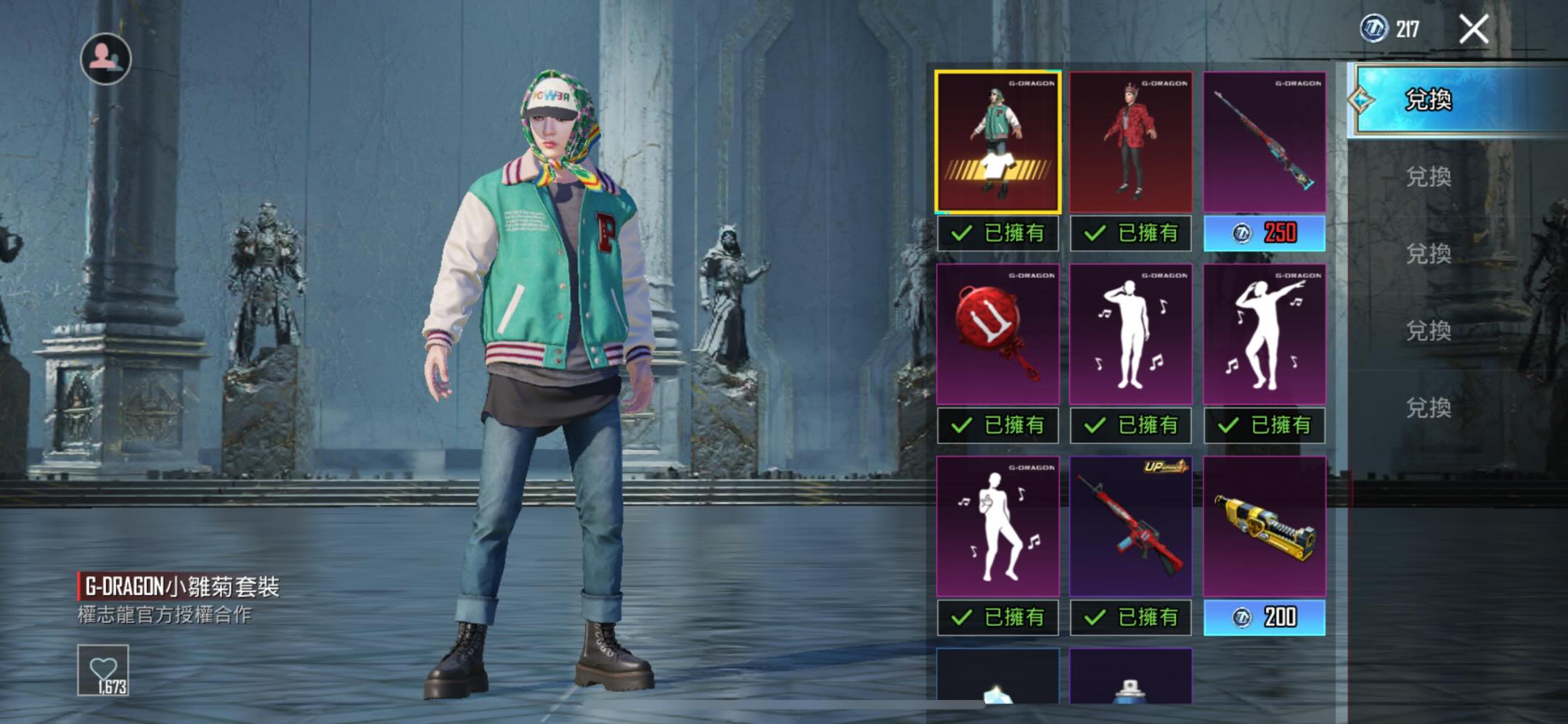The width and height of the screenshot is (1568, 724).
Task: Select the G-Dragon daisy varsity outfit
Action: [x=998, y=142]
